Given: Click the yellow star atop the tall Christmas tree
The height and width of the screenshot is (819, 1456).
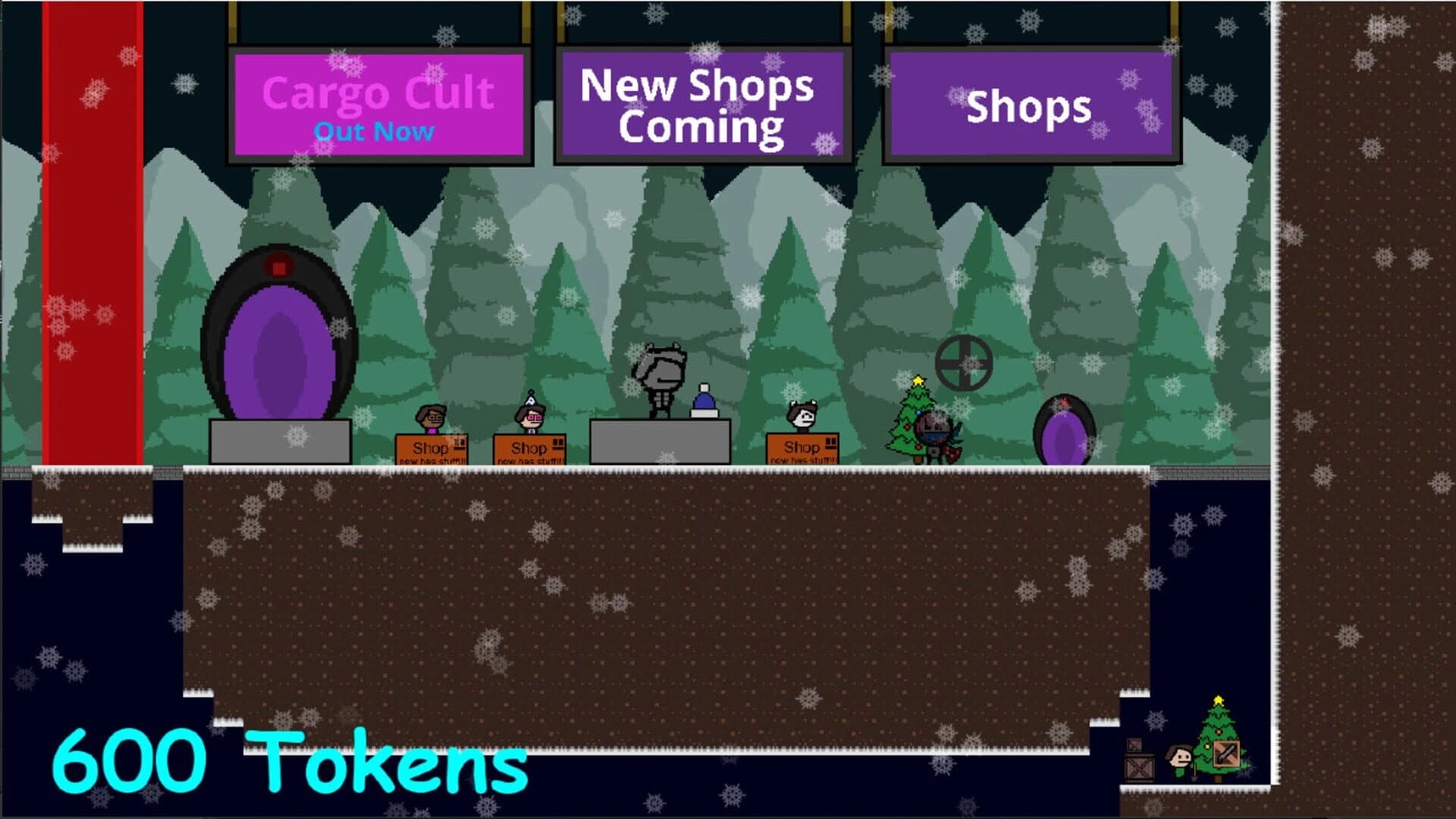Looking at the screenshot, I should pyautogui.click(x=918, y=379).
